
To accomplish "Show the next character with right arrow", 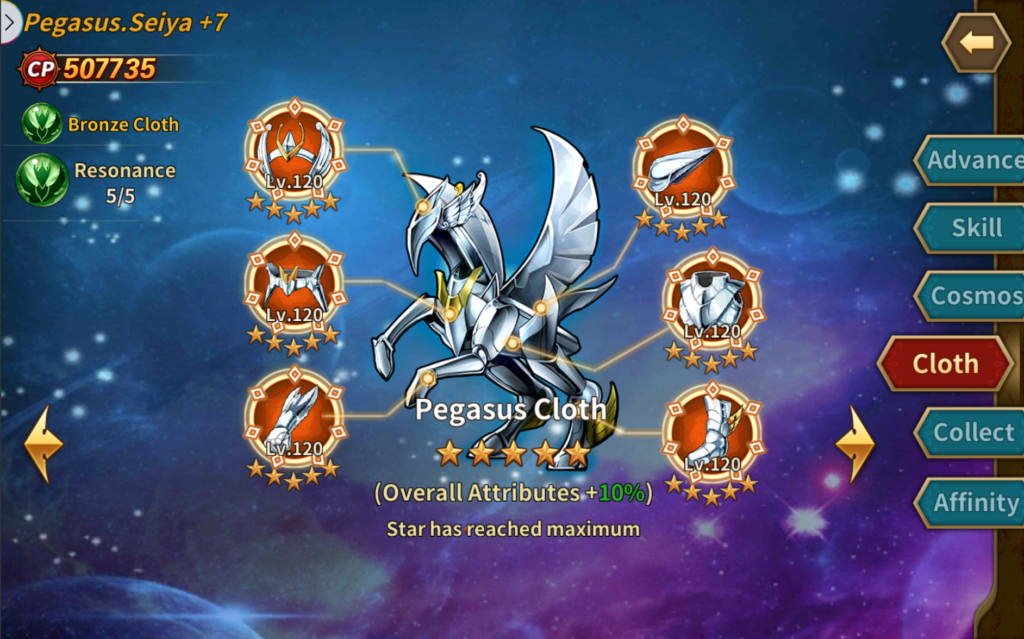I will pyautogui.click(x=855, y=444).
